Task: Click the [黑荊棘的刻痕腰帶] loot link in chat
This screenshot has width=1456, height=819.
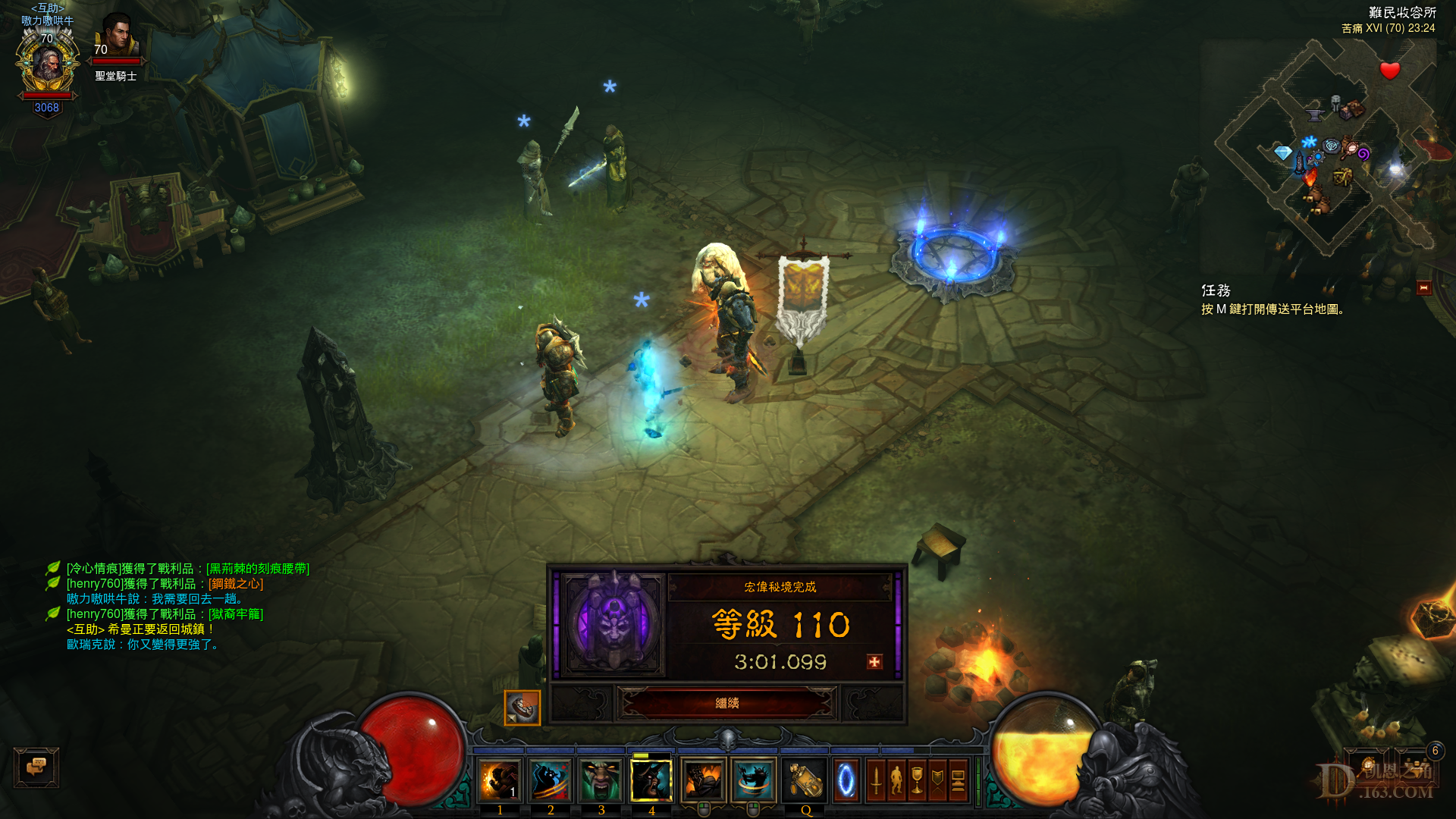Action: point(258,568)
